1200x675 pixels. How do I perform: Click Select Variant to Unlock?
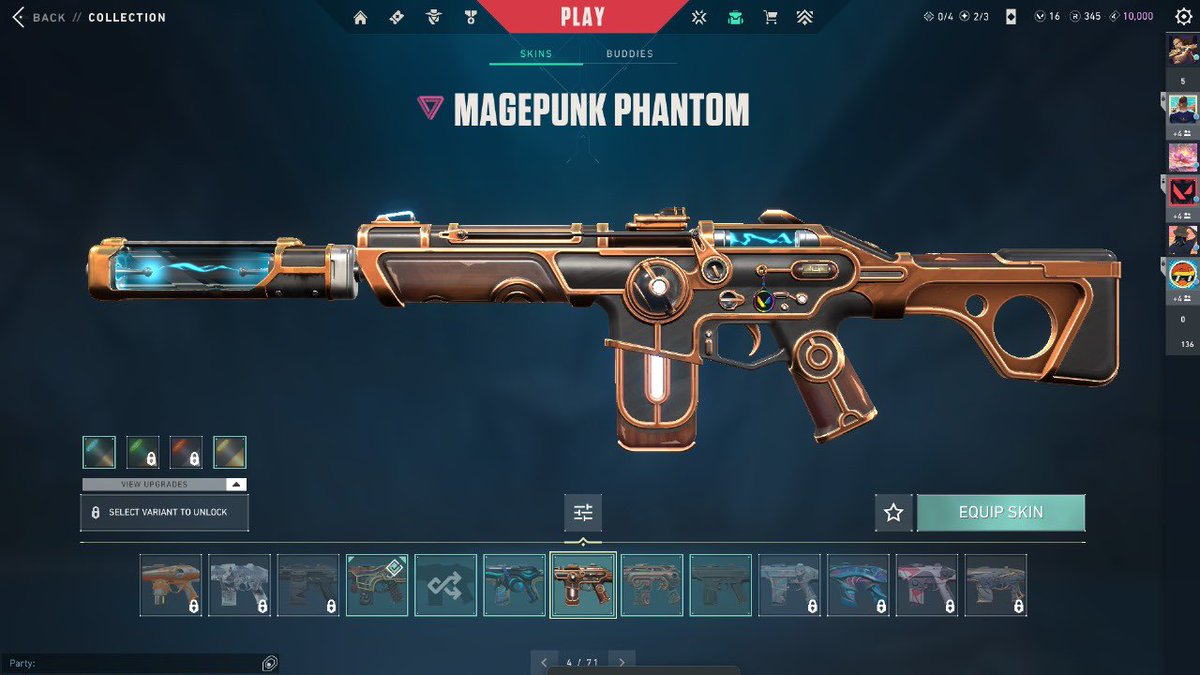click(x=164, y=512)
